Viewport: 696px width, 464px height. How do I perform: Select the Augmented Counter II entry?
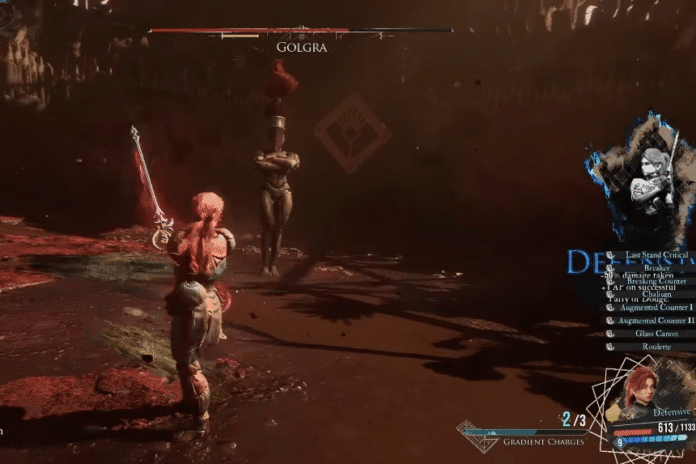(x=653, y=320)
